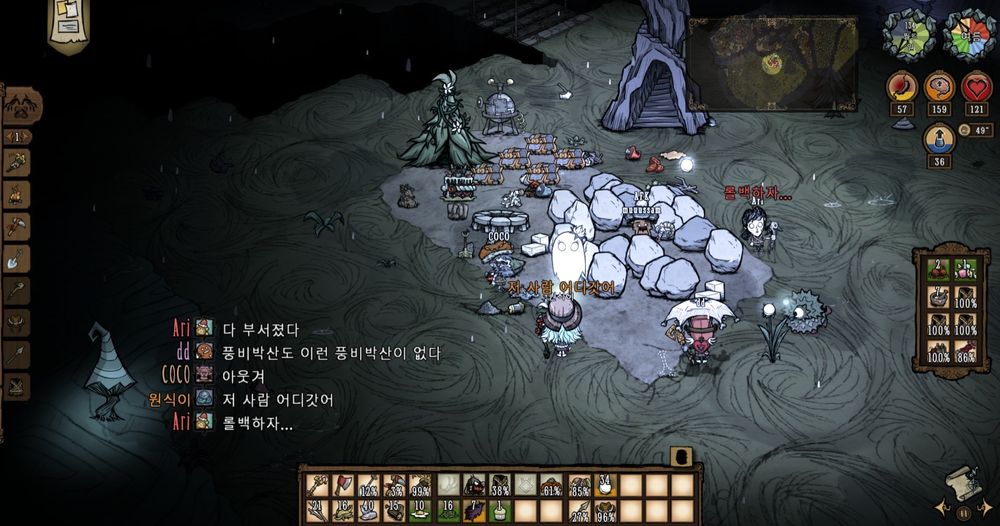The height and width of the screenshot is (526, 1000).
Task: Select the backpack slot showing 86%
Action: [x=965, y=350]
